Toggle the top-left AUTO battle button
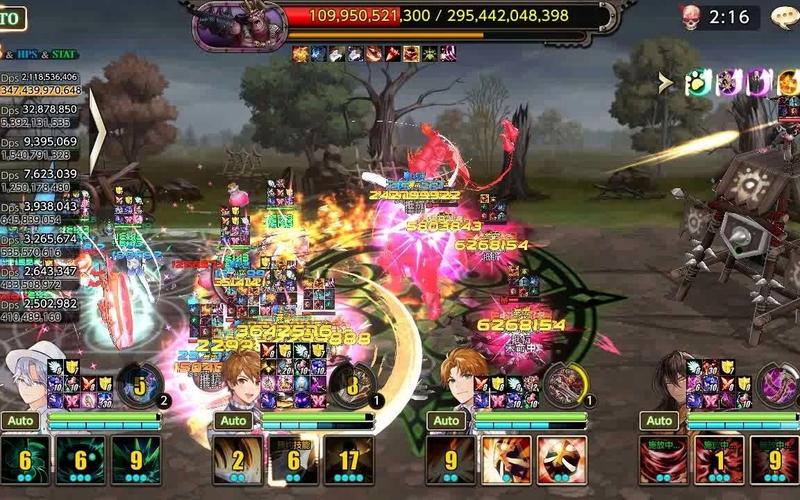 coord(12,19)
